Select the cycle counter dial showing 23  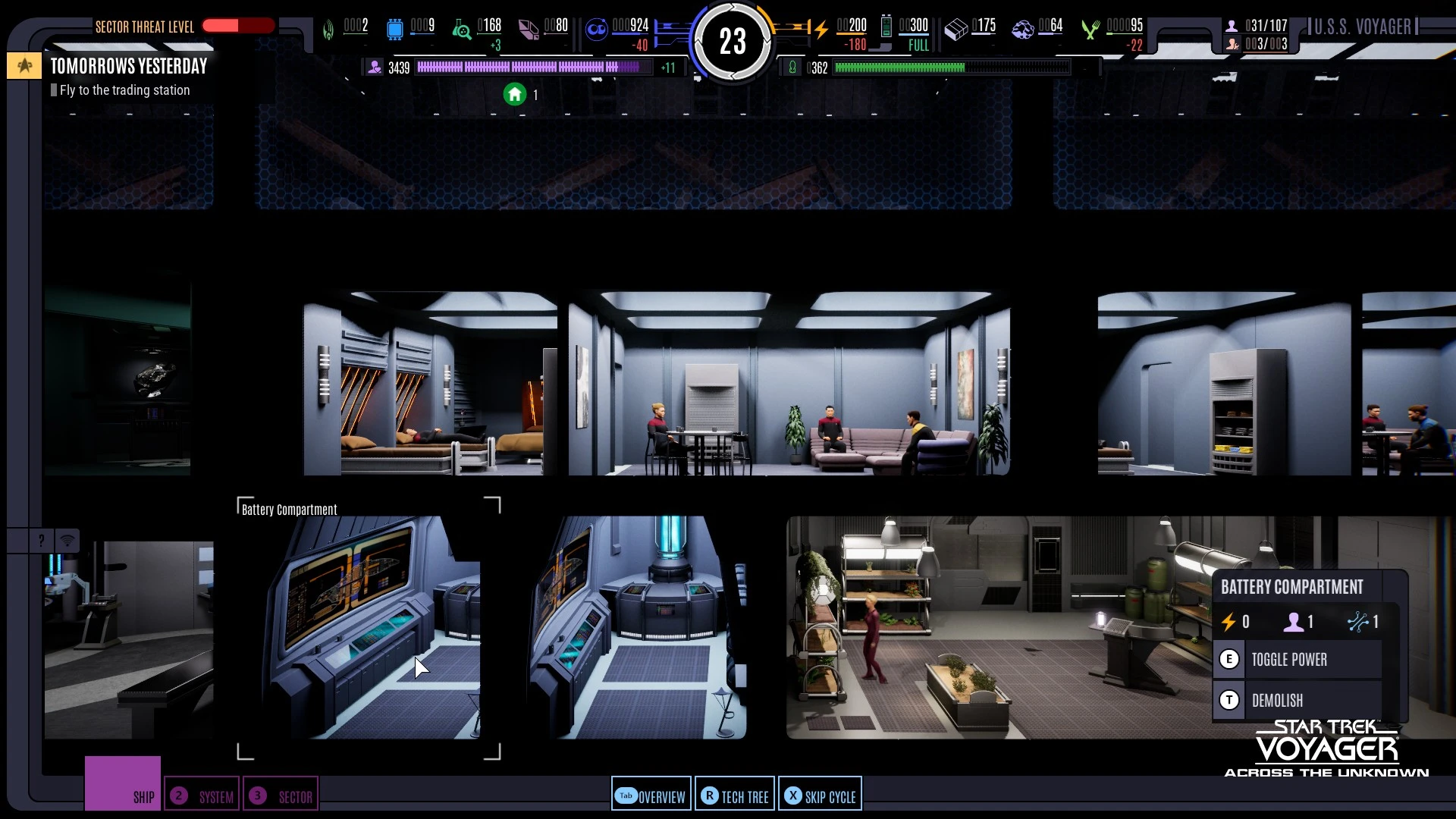(x=732, y=41)
